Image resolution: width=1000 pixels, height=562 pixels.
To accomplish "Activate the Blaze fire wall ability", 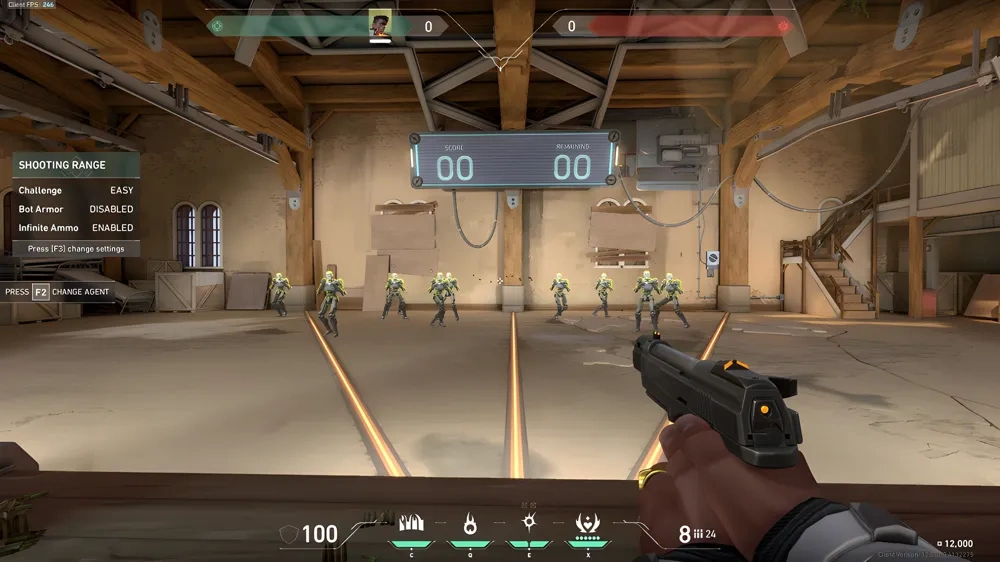I will 411,523.
